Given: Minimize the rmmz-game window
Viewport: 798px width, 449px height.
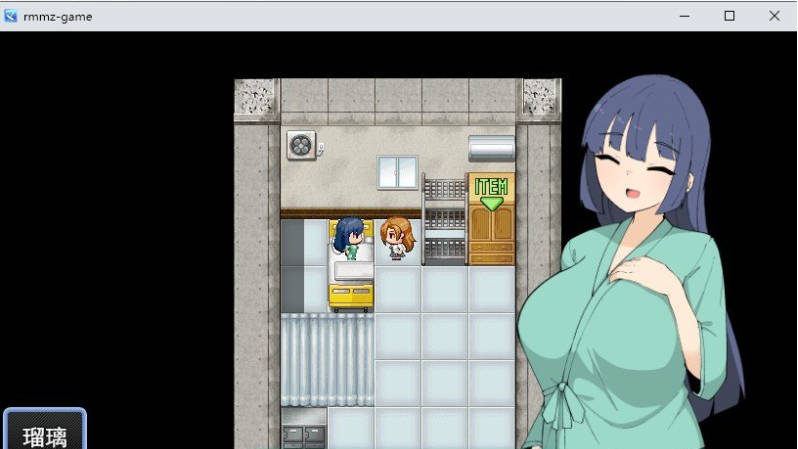Looking at the screenshot, I should pos(685,16).
